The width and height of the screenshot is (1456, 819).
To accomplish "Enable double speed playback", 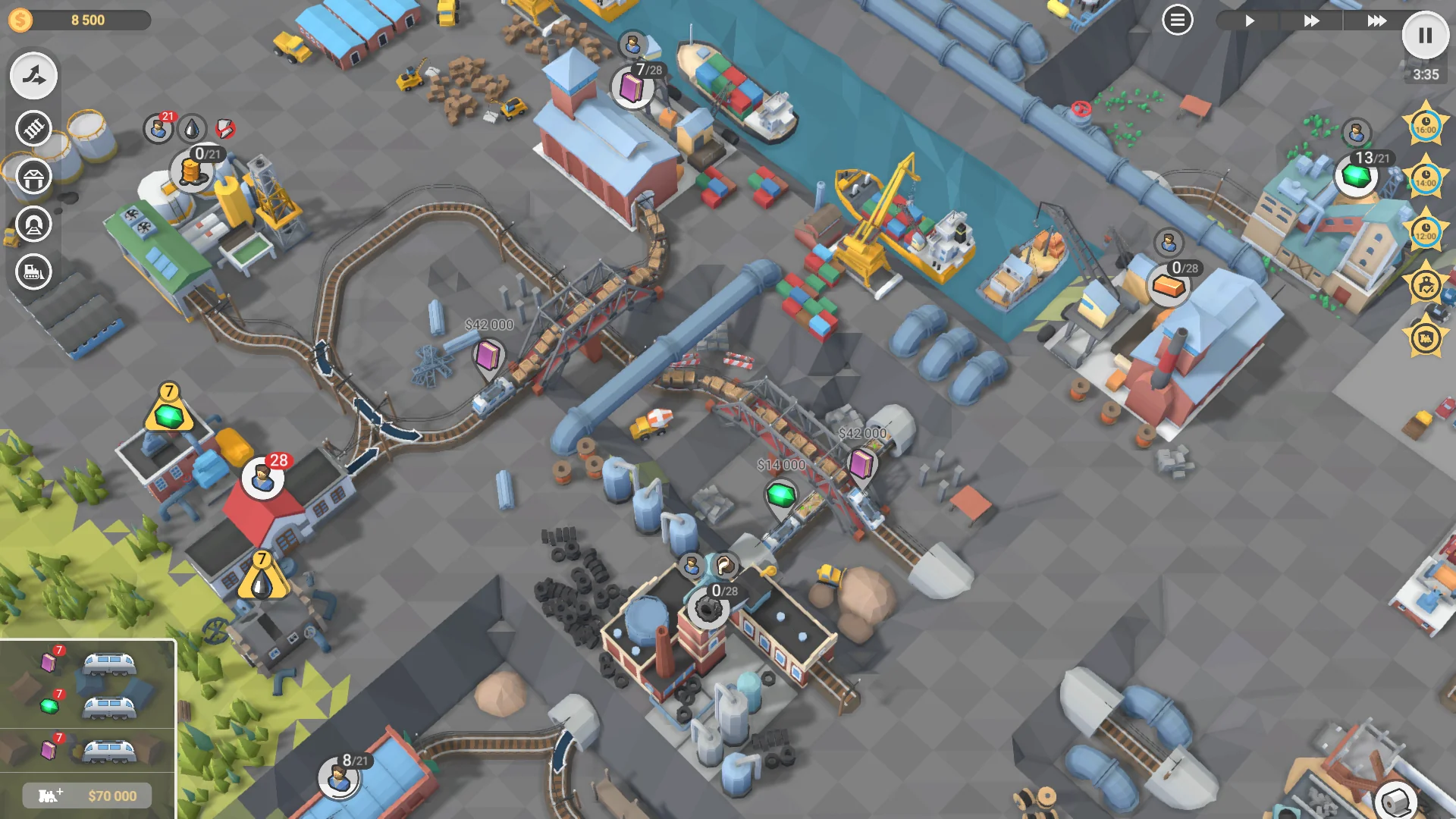I will tap(1311, 20).
